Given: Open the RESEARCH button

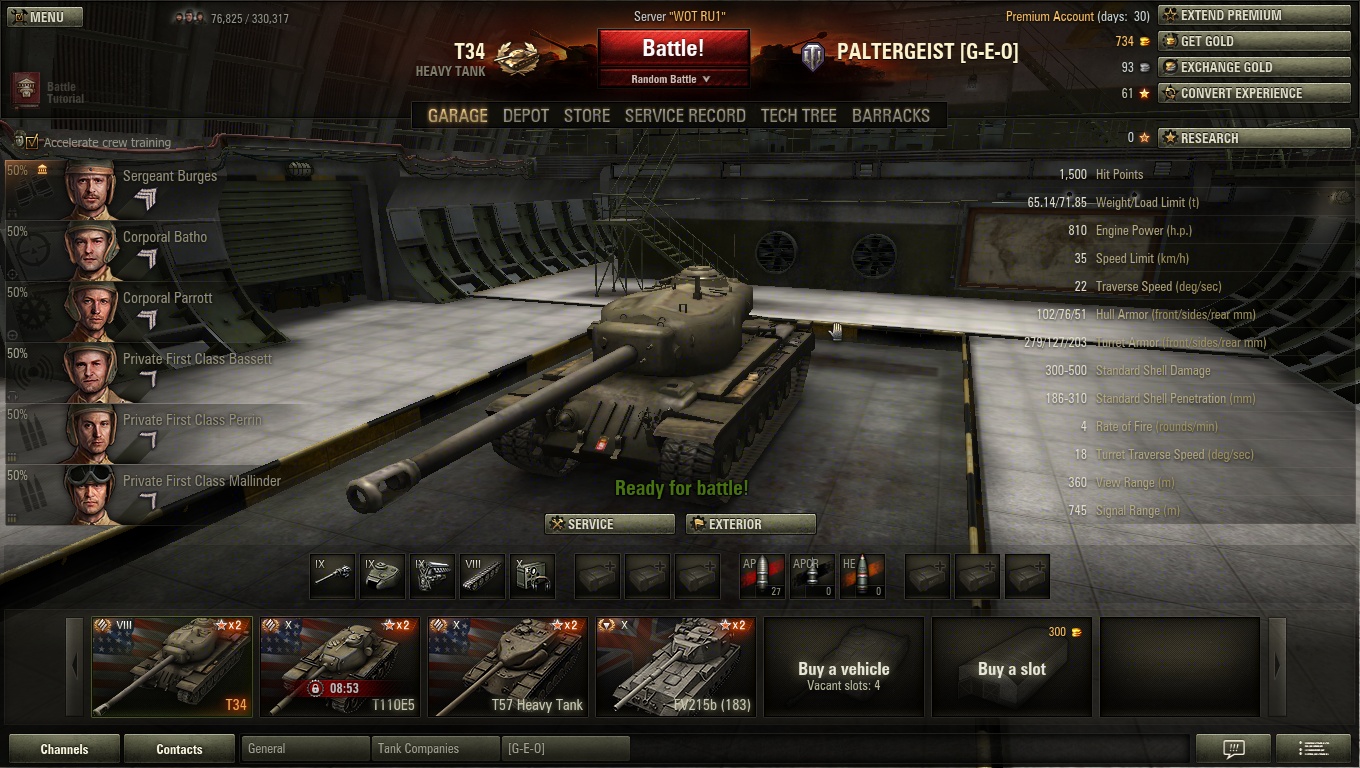Looking at the screenshot, I should tap(1239, 138).
